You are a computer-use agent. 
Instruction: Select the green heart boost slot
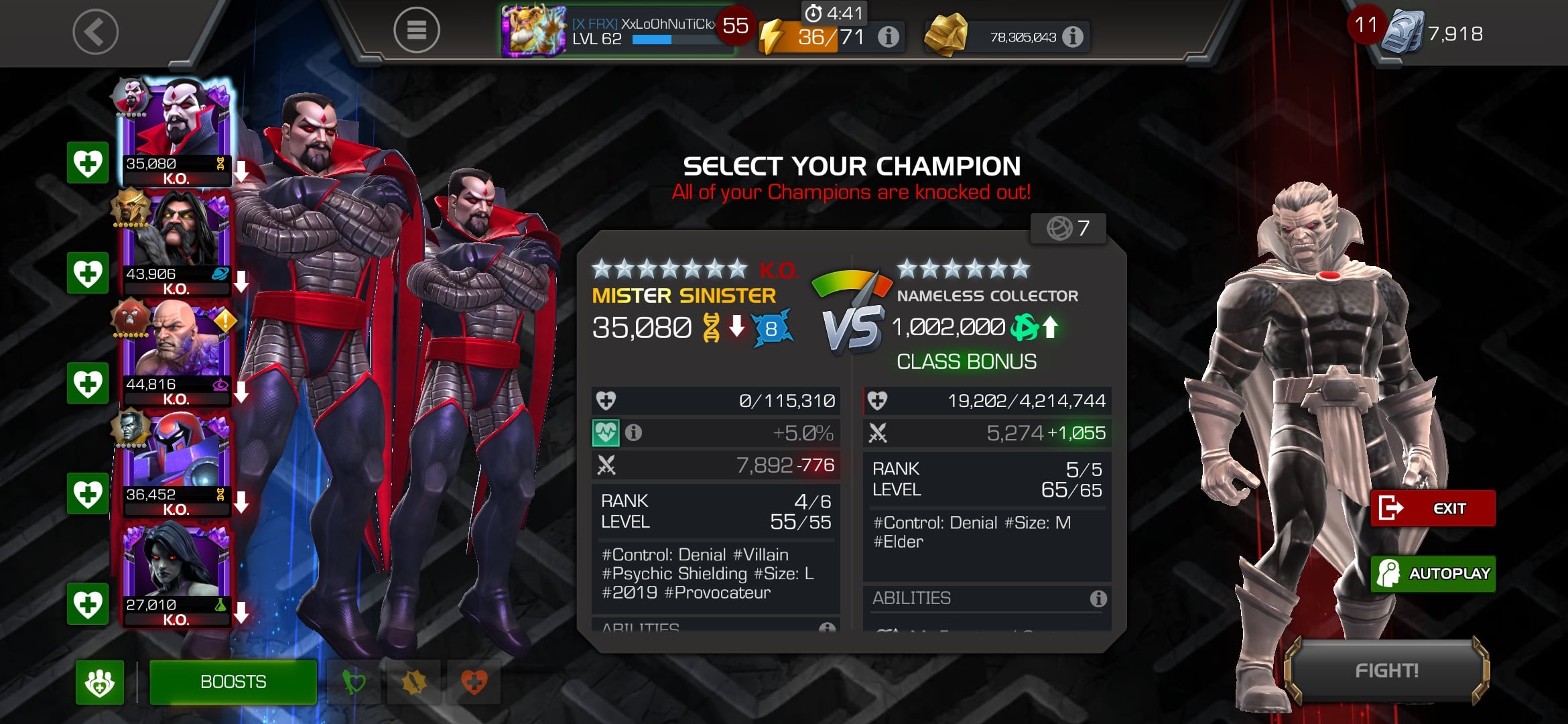click(x=354, y=682)
